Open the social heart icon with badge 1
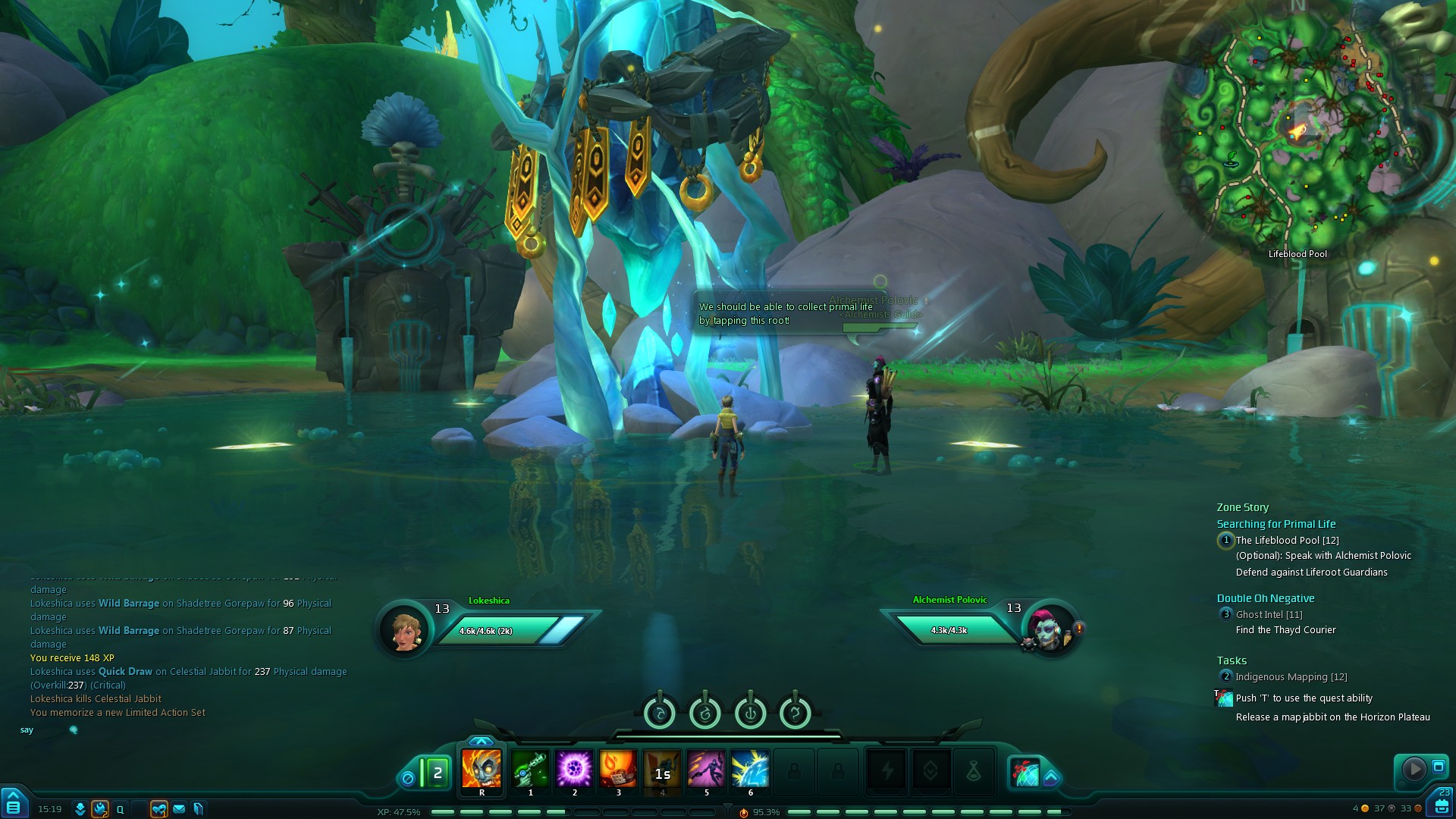 click(x=158, y=809)
